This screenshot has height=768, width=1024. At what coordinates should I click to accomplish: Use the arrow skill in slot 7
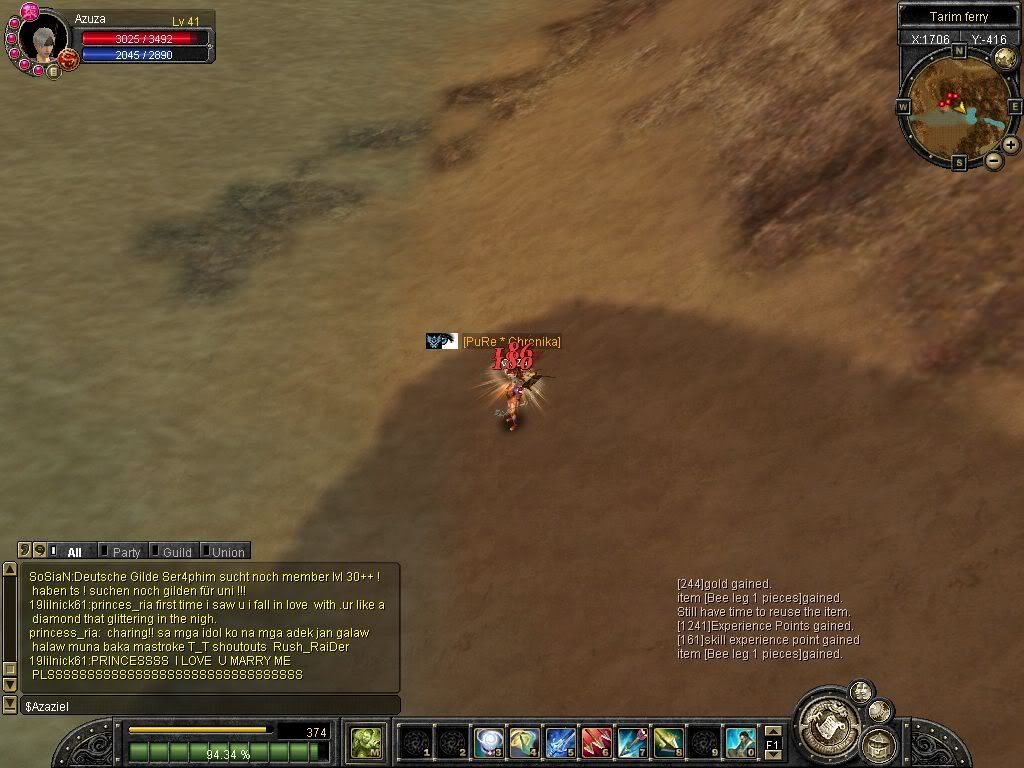tap(632, 742)
